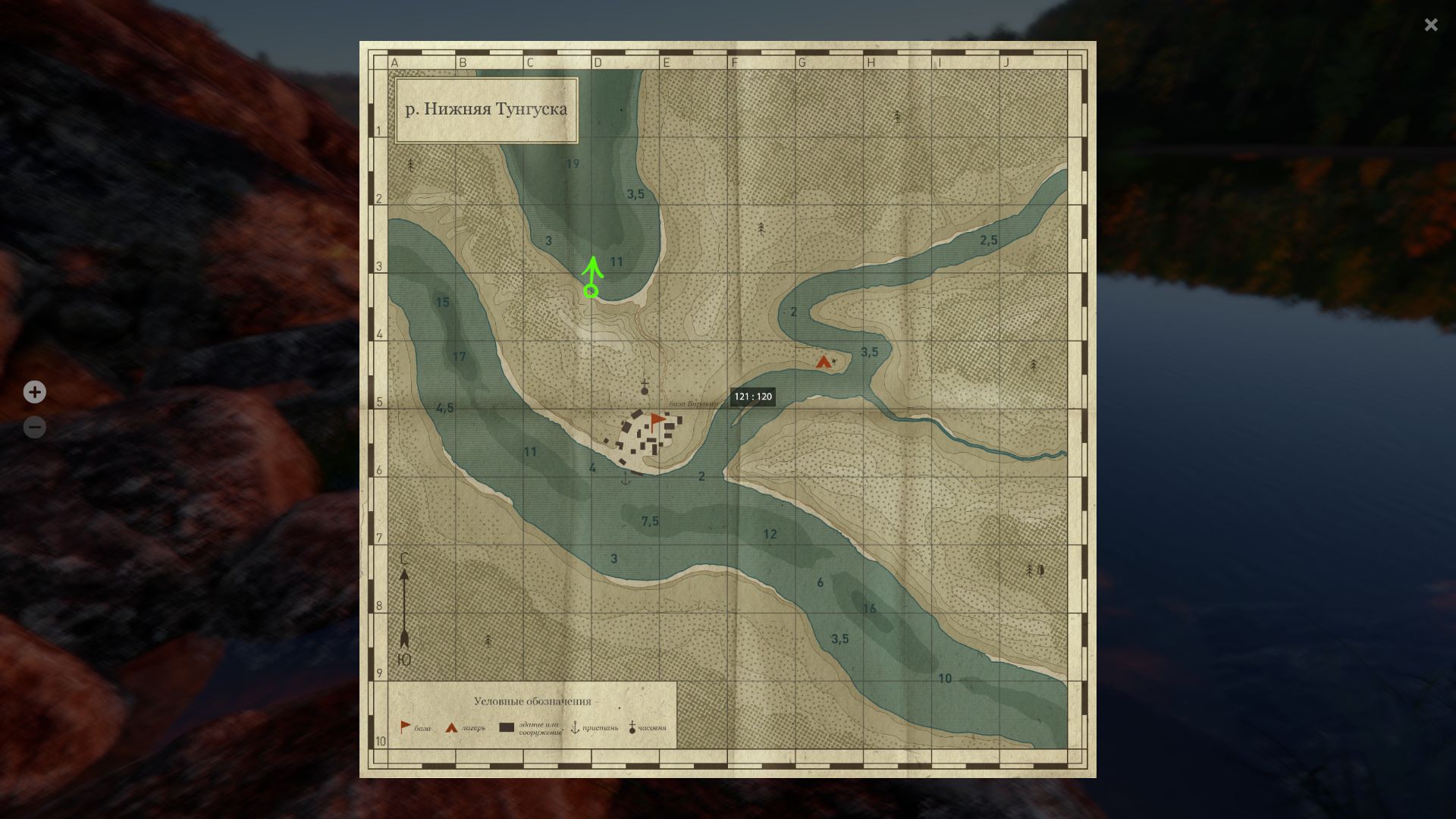
Task: Click the tree symbol in sector H1
Action: tap(898, 115)
